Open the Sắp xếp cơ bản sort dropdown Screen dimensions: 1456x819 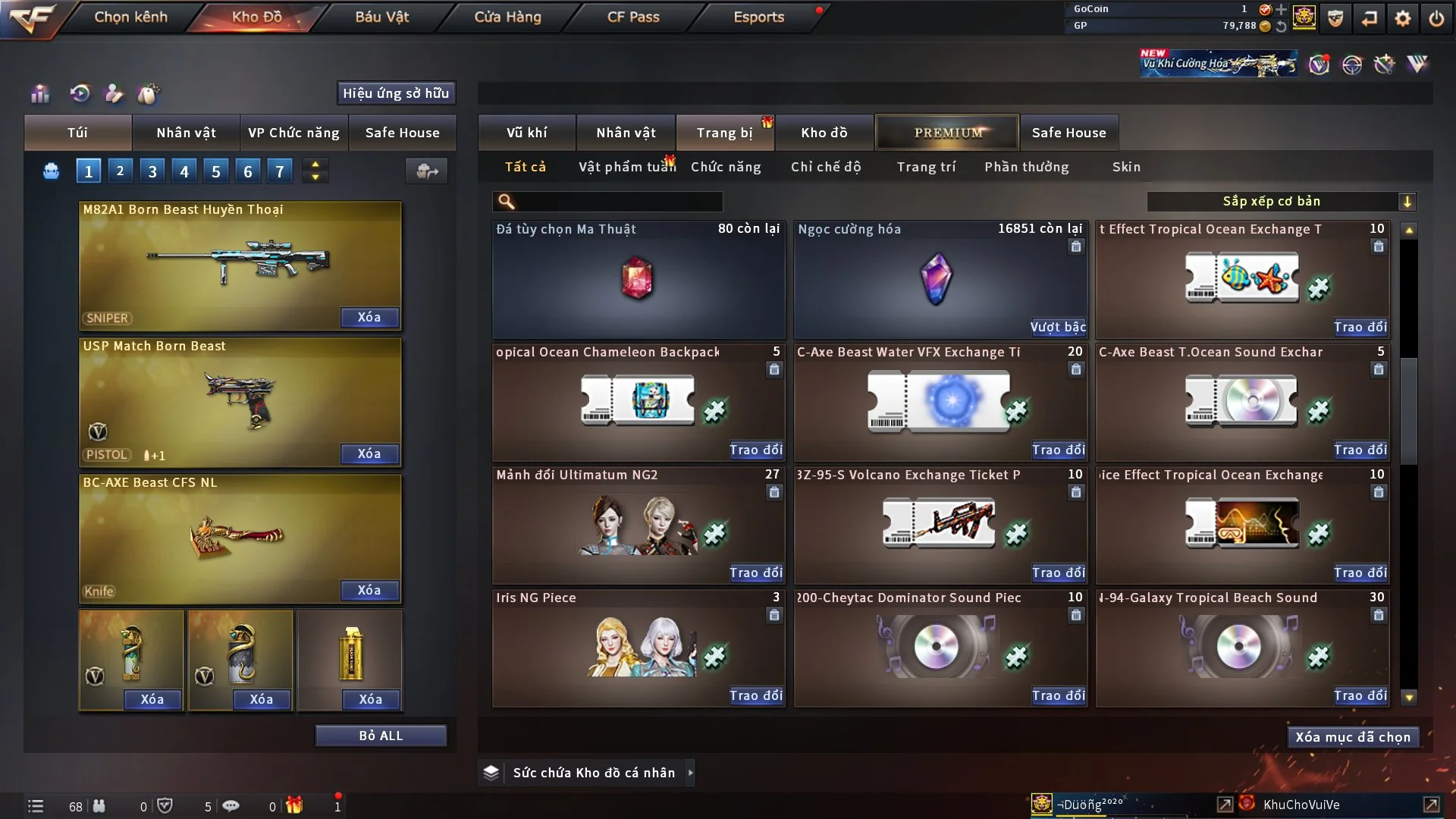click(1281, 202)
